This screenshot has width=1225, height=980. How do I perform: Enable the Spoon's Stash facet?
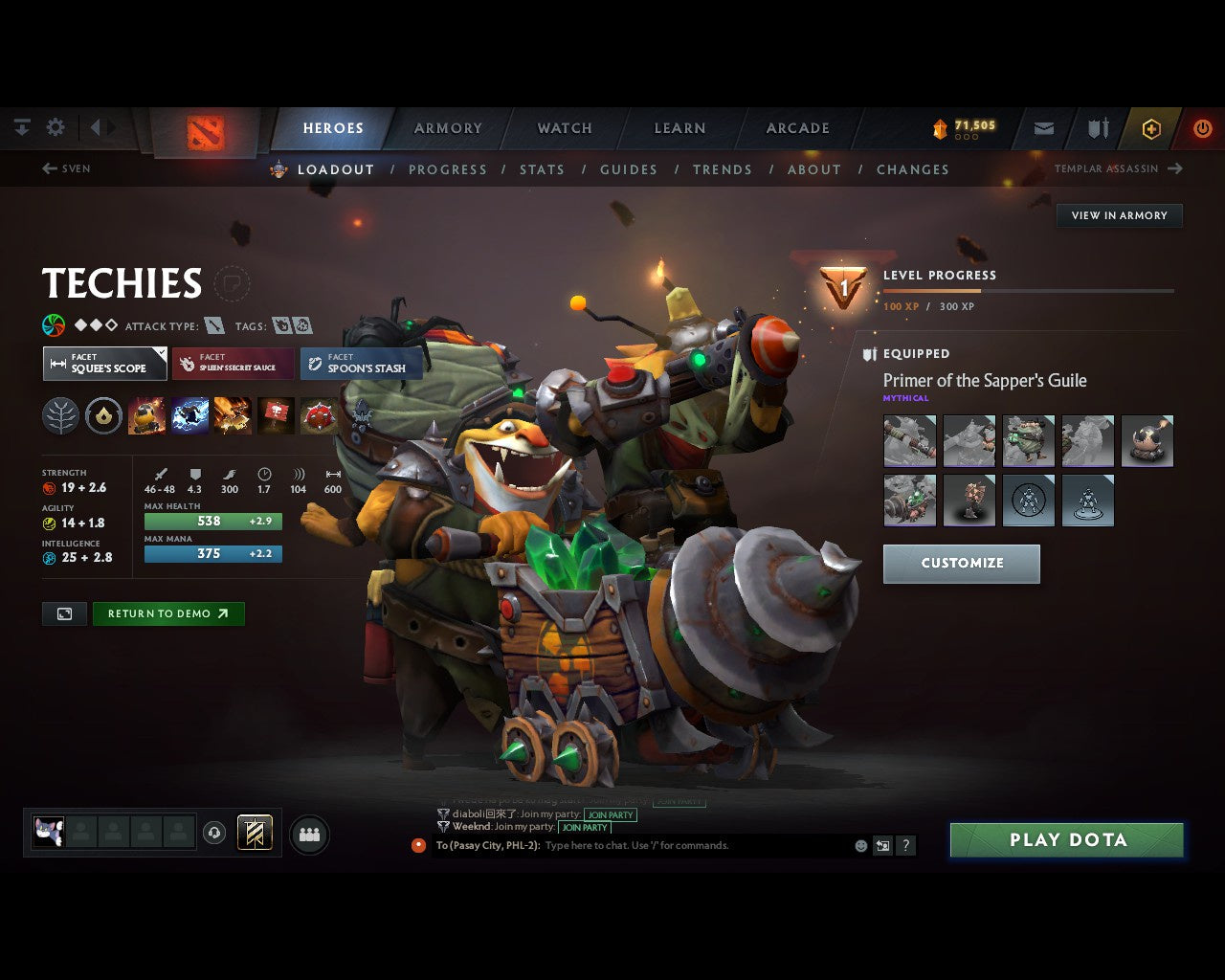pyautogui.click(x=361, y=364)
